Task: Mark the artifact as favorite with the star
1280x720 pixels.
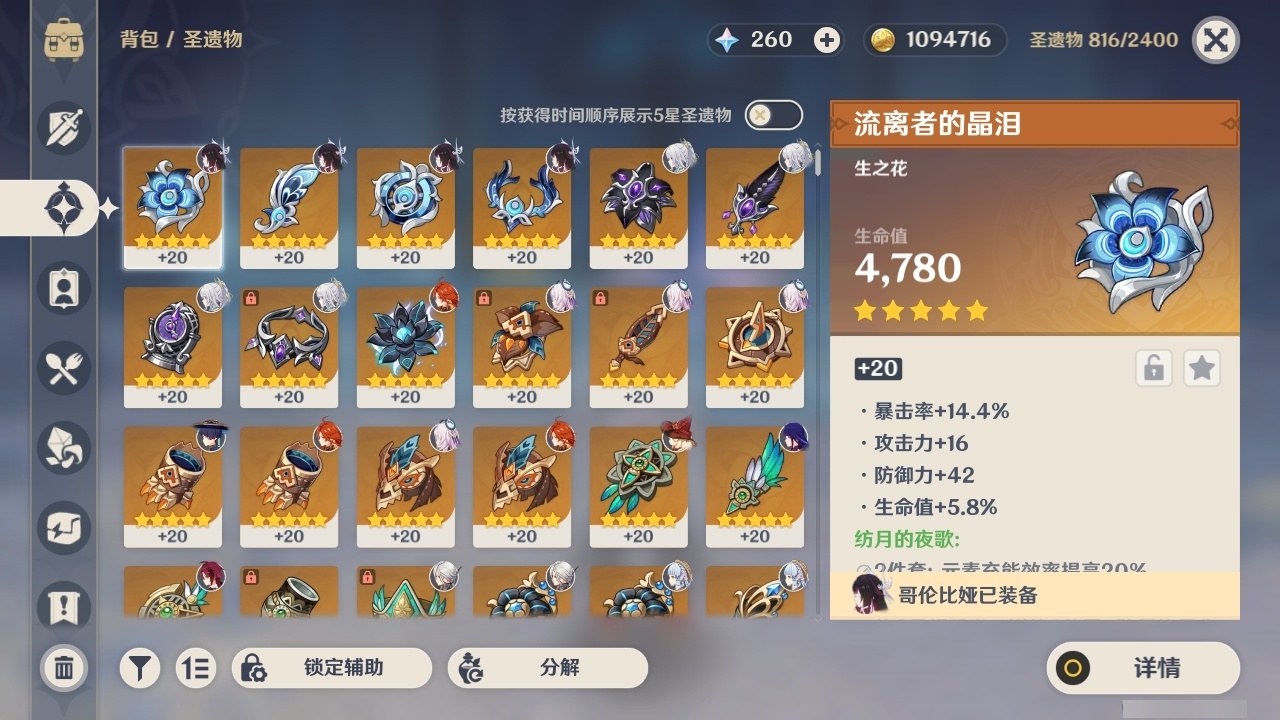Action: click(x=1202, y=368)
